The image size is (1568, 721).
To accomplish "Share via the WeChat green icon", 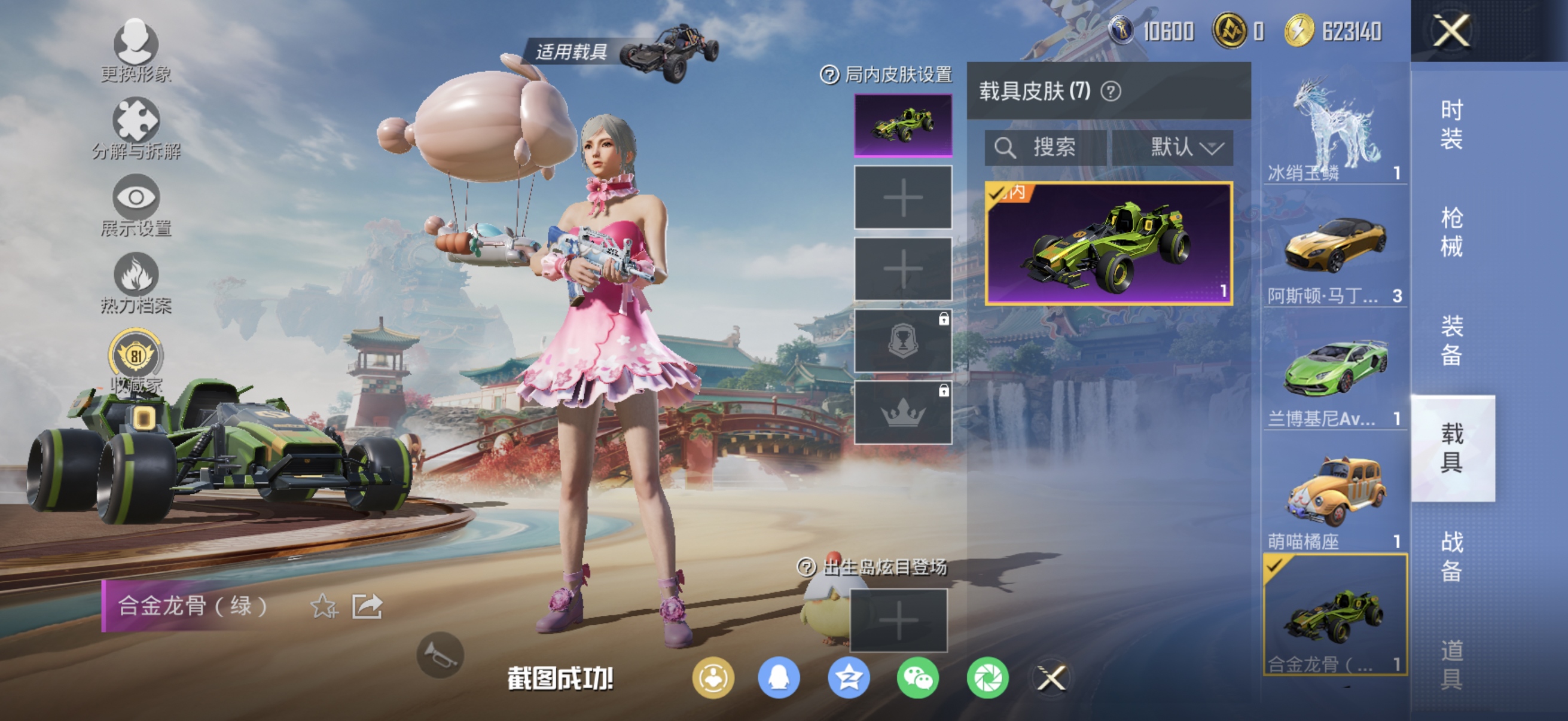I will click(919, 679).
